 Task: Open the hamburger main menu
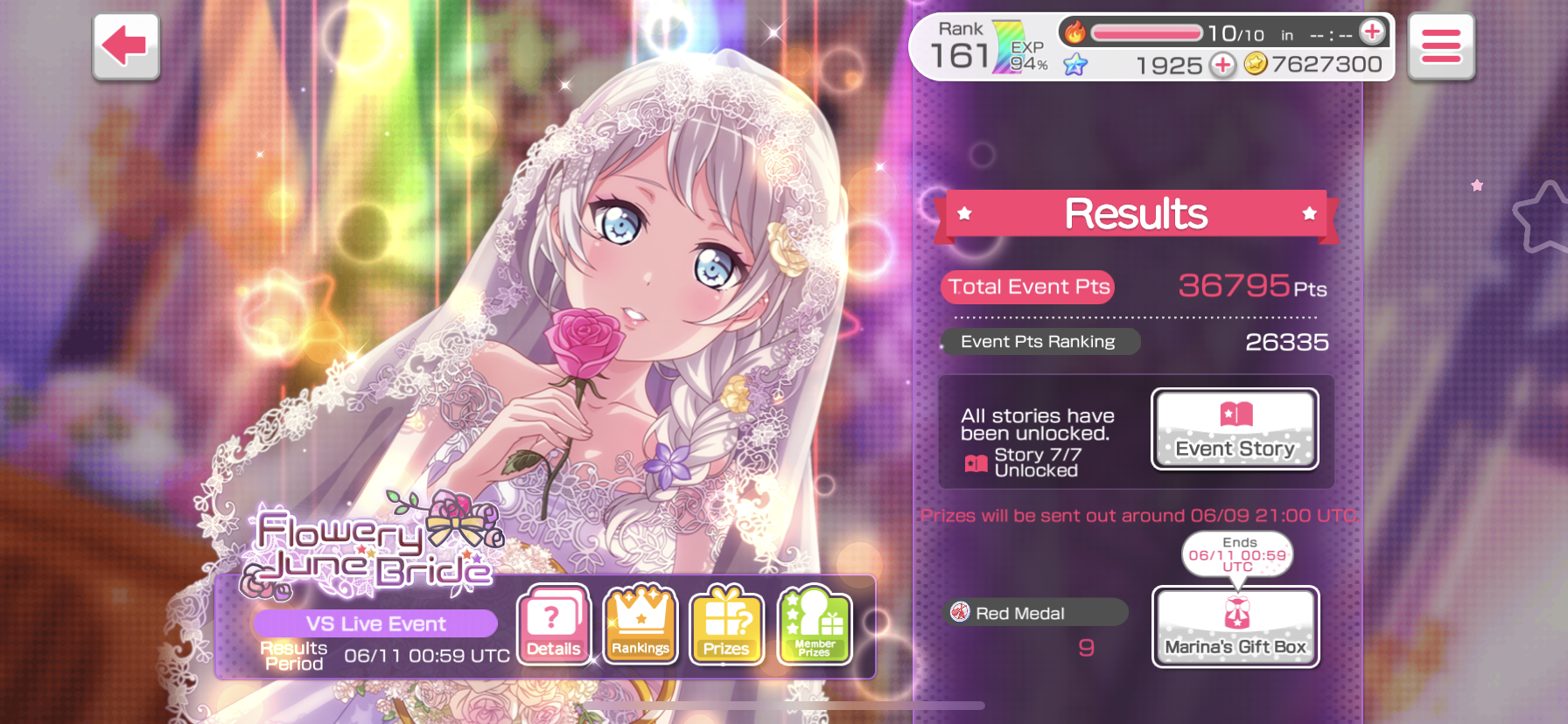[1440, 46]
